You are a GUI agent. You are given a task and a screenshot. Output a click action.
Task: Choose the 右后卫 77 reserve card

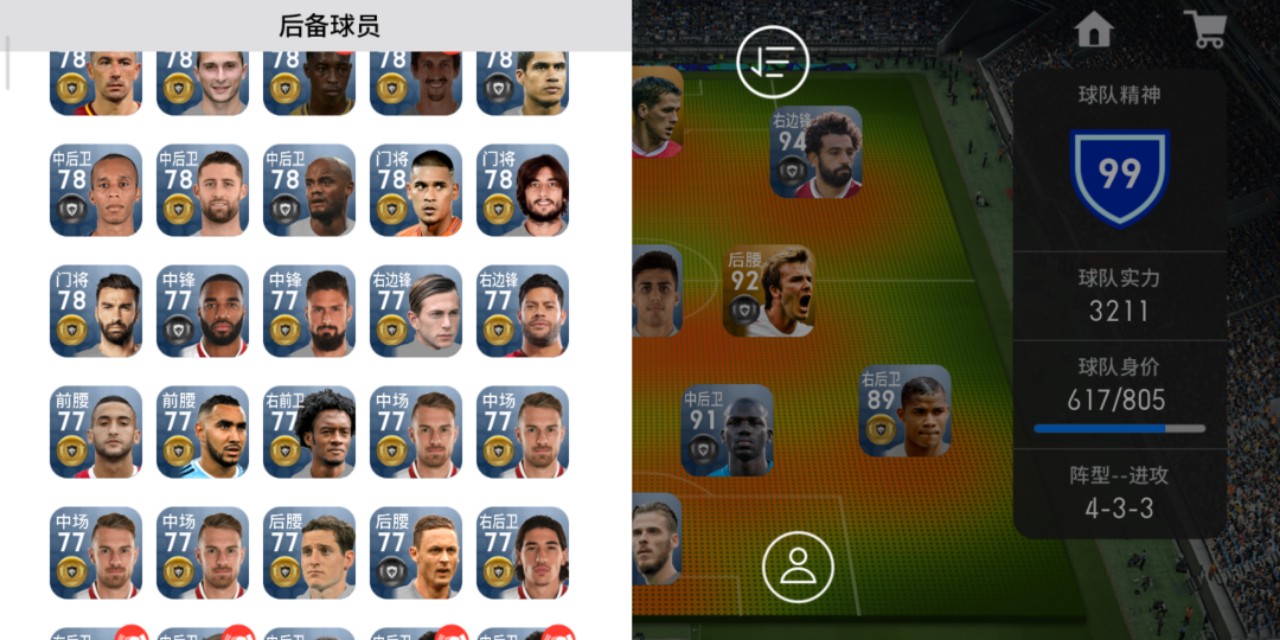[x=522, y=552]
